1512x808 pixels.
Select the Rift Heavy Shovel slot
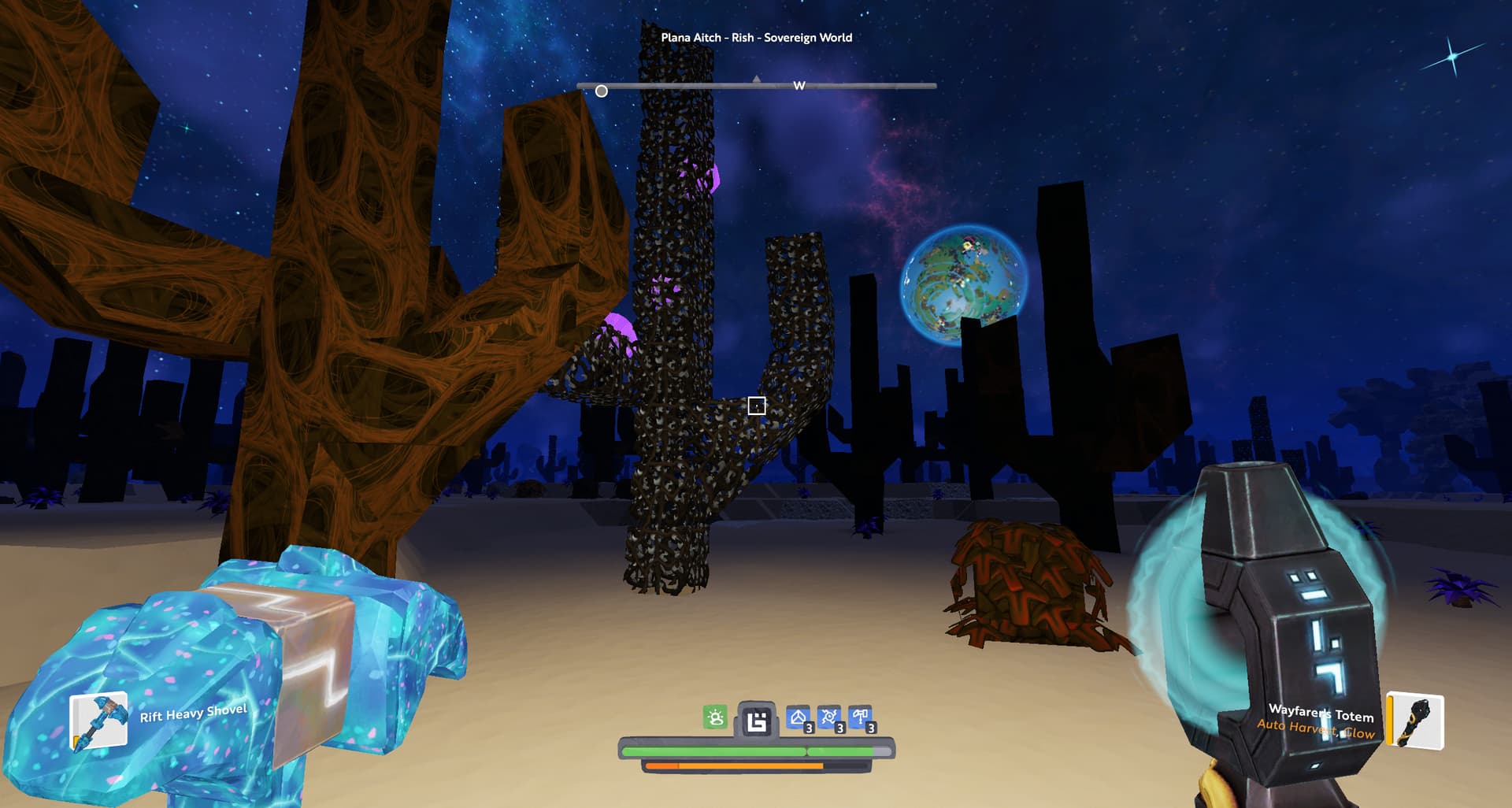tap(99, 721)
